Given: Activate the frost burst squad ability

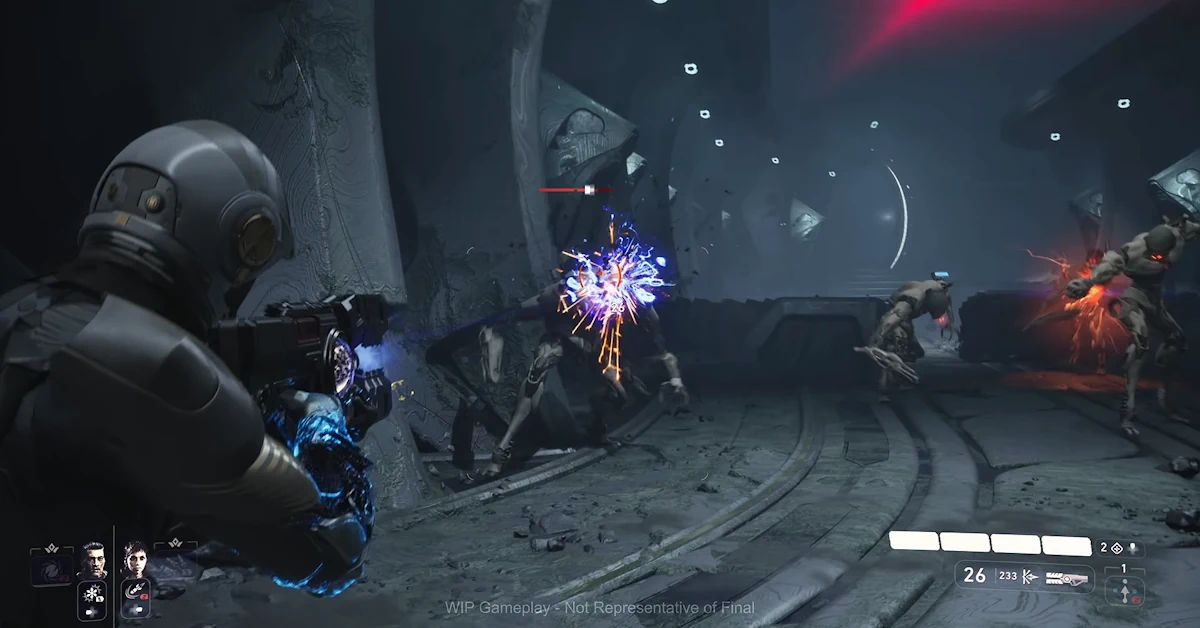Looking at the screenshot, I should tap(92, 597).
